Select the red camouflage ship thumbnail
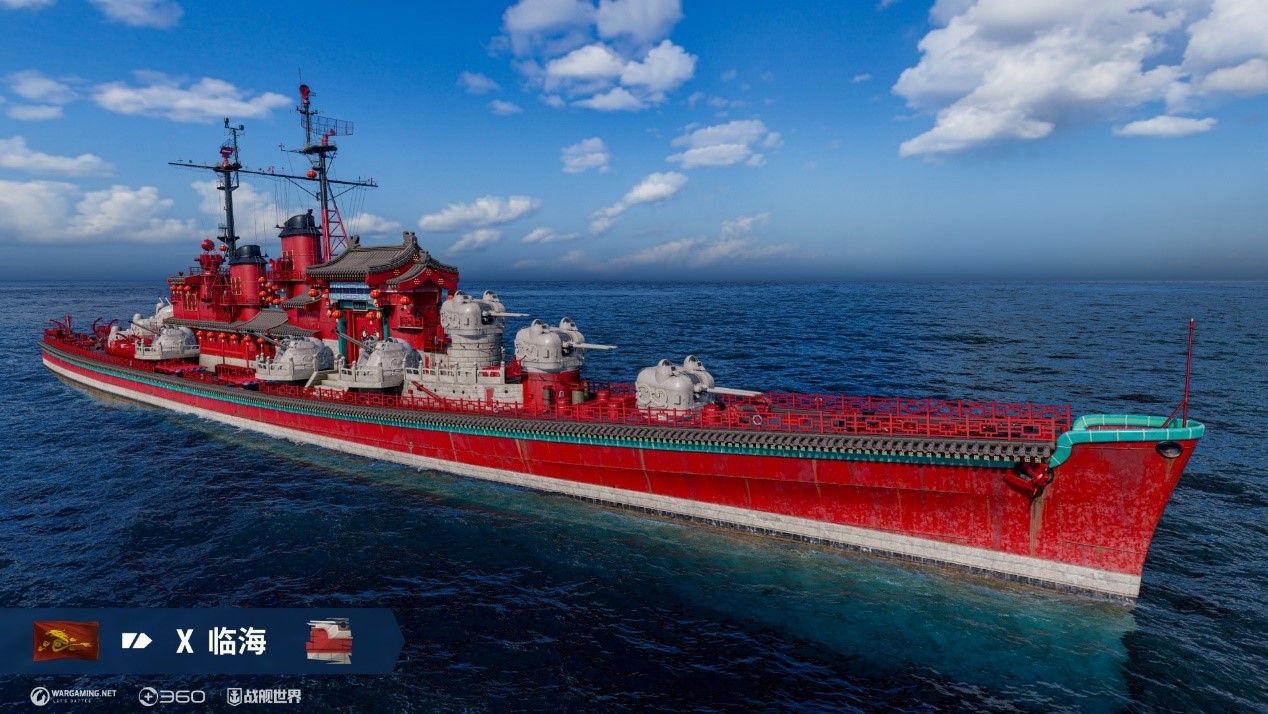 329,641
